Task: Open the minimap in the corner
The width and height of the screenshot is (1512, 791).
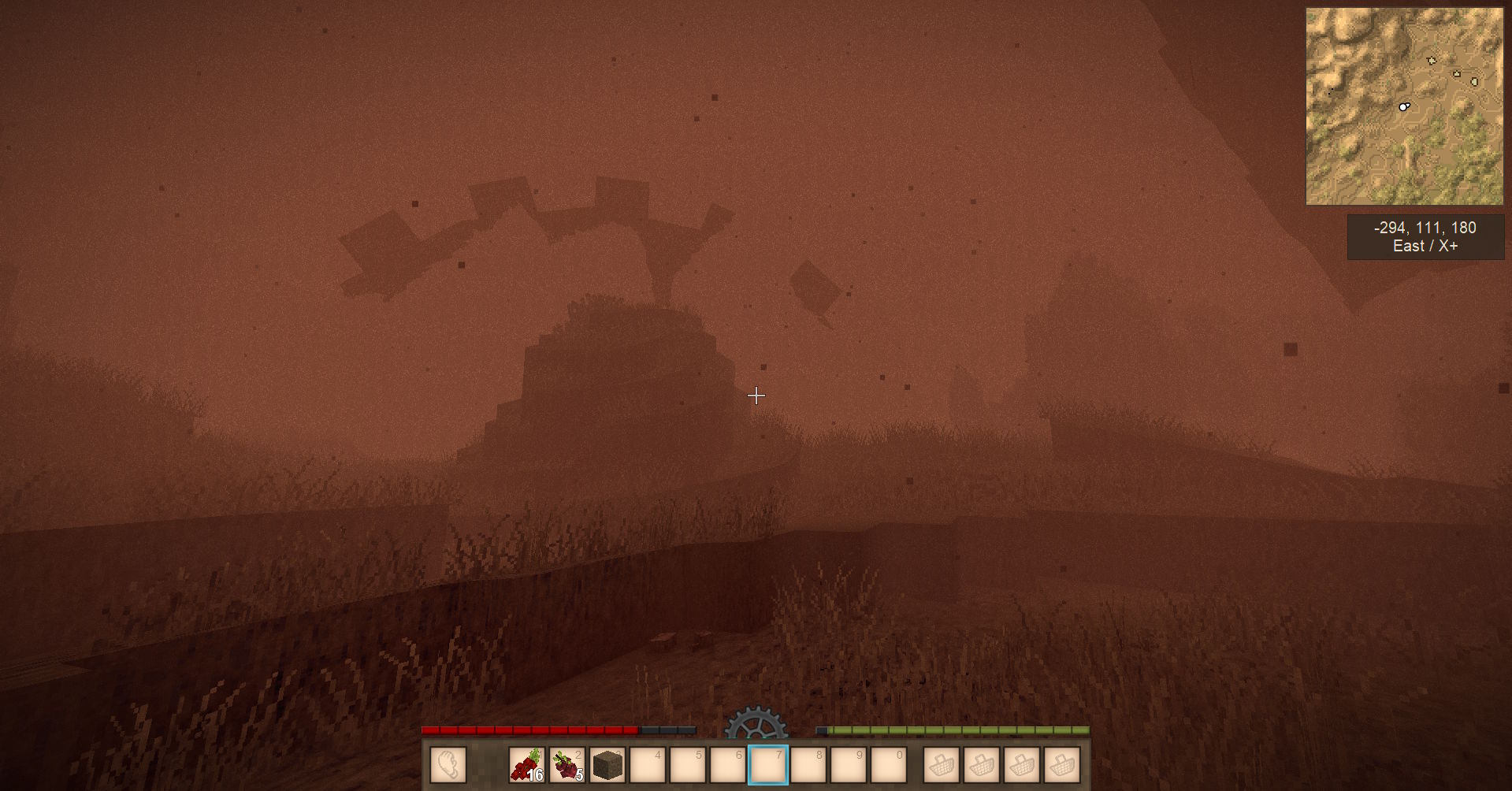Action: click(x=1404, y=106)
